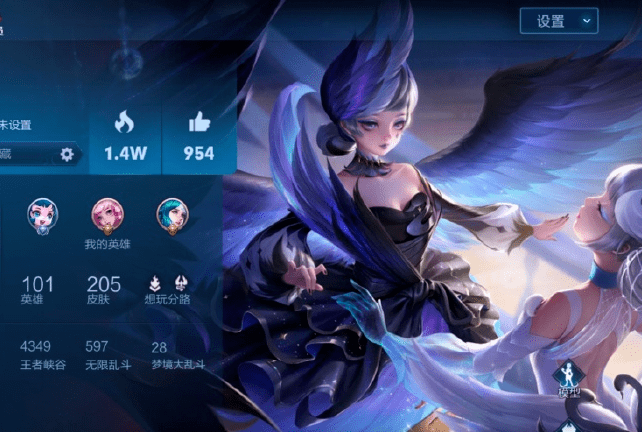Tap the thumbs-up likes 954 tile

click(x=199, y=136)
